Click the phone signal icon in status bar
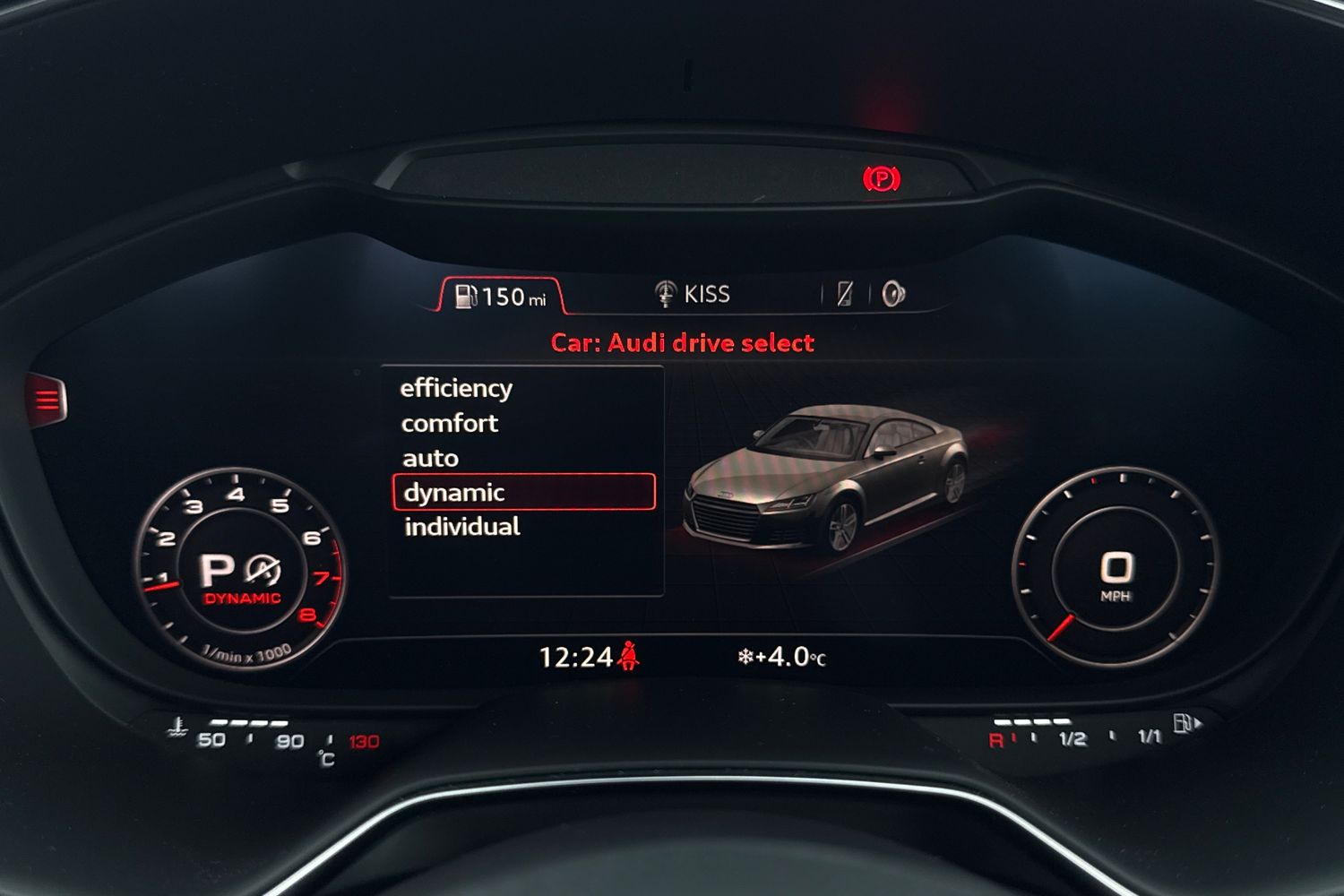This screenshot has width=1344, height=896. tap(846, 293)
